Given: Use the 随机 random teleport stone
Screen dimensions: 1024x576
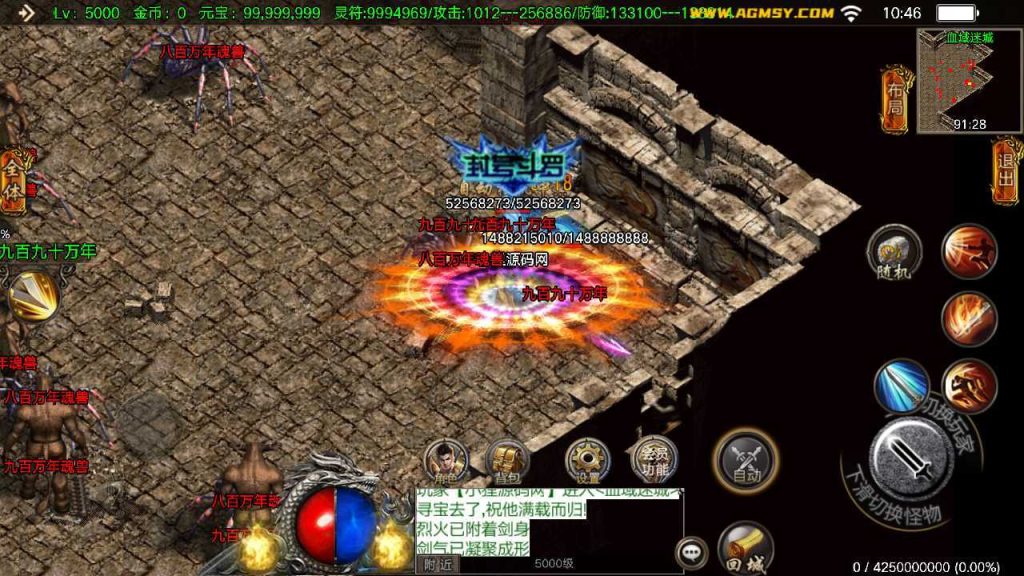Looking at the screenshot, I should pos(894,251).
